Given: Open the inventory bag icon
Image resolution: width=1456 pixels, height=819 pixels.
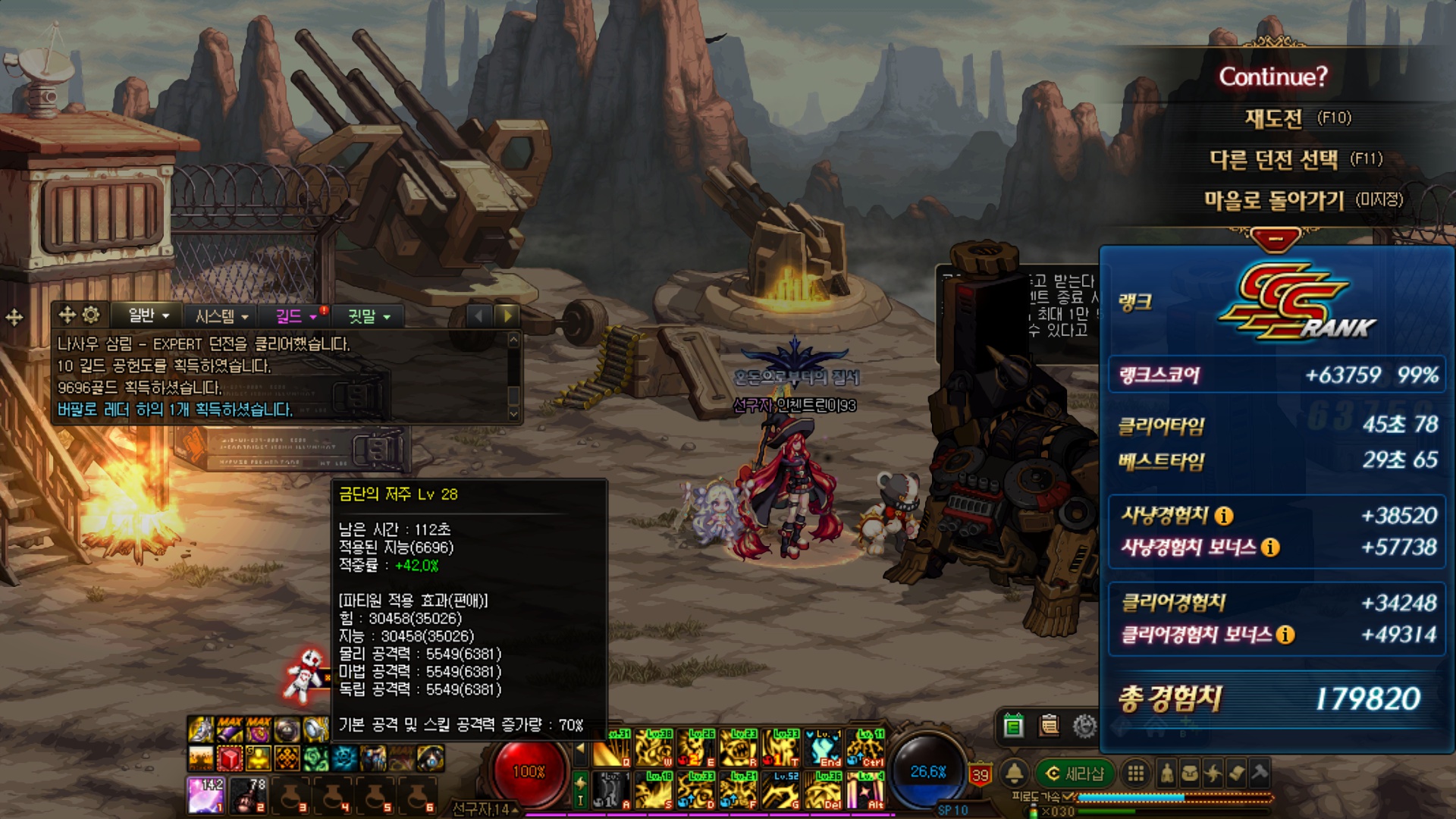Looking at the screenshot, I should click(1190, 773).
